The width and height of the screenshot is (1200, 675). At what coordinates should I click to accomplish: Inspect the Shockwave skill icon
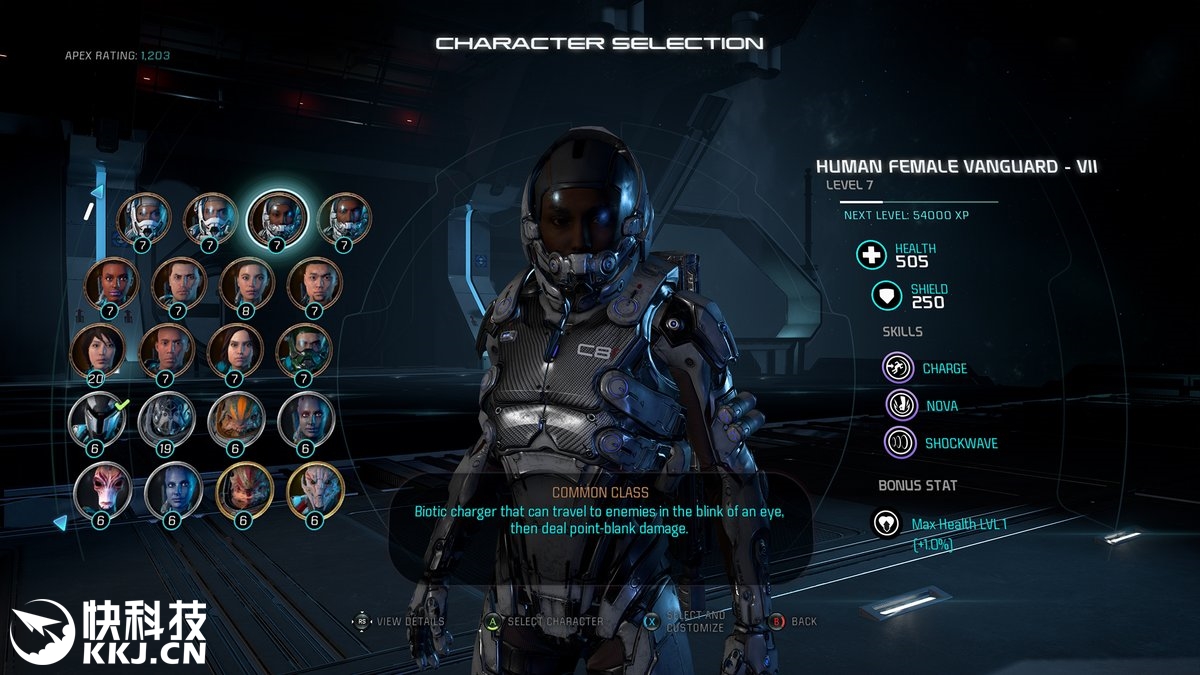(x=900, y=442)
